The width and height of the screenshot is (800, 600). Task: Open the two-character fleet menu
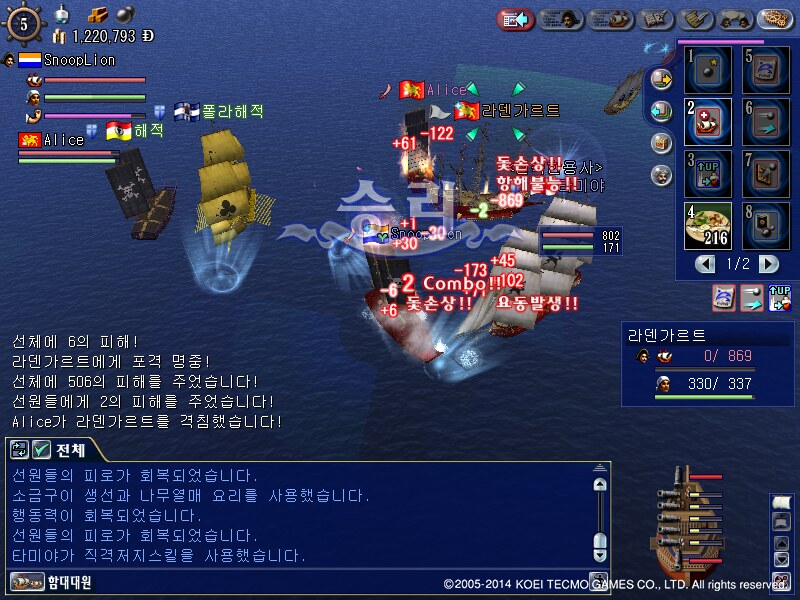click(x=736, y=18)
